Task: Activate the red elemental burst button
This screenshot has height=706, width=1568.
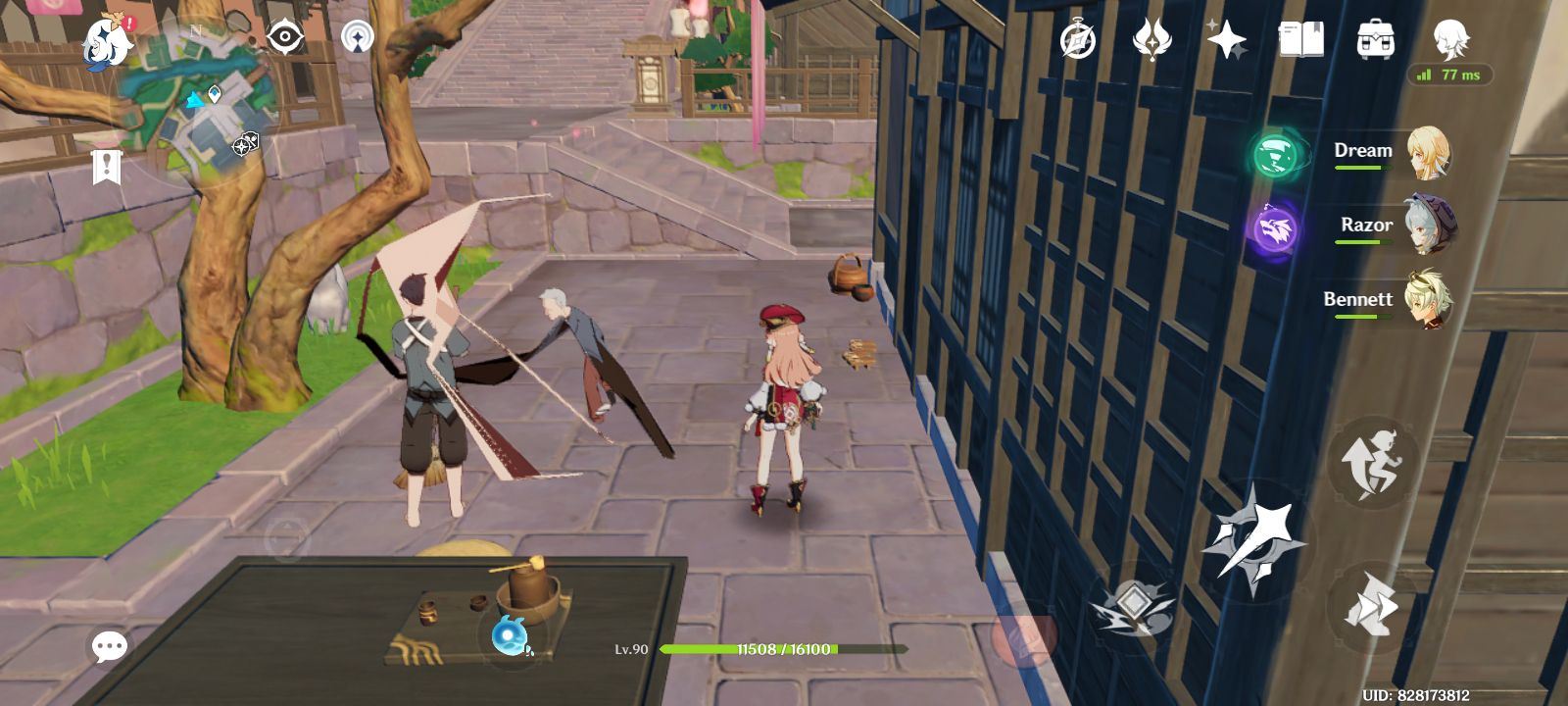Action: (x=1022, y=638)
